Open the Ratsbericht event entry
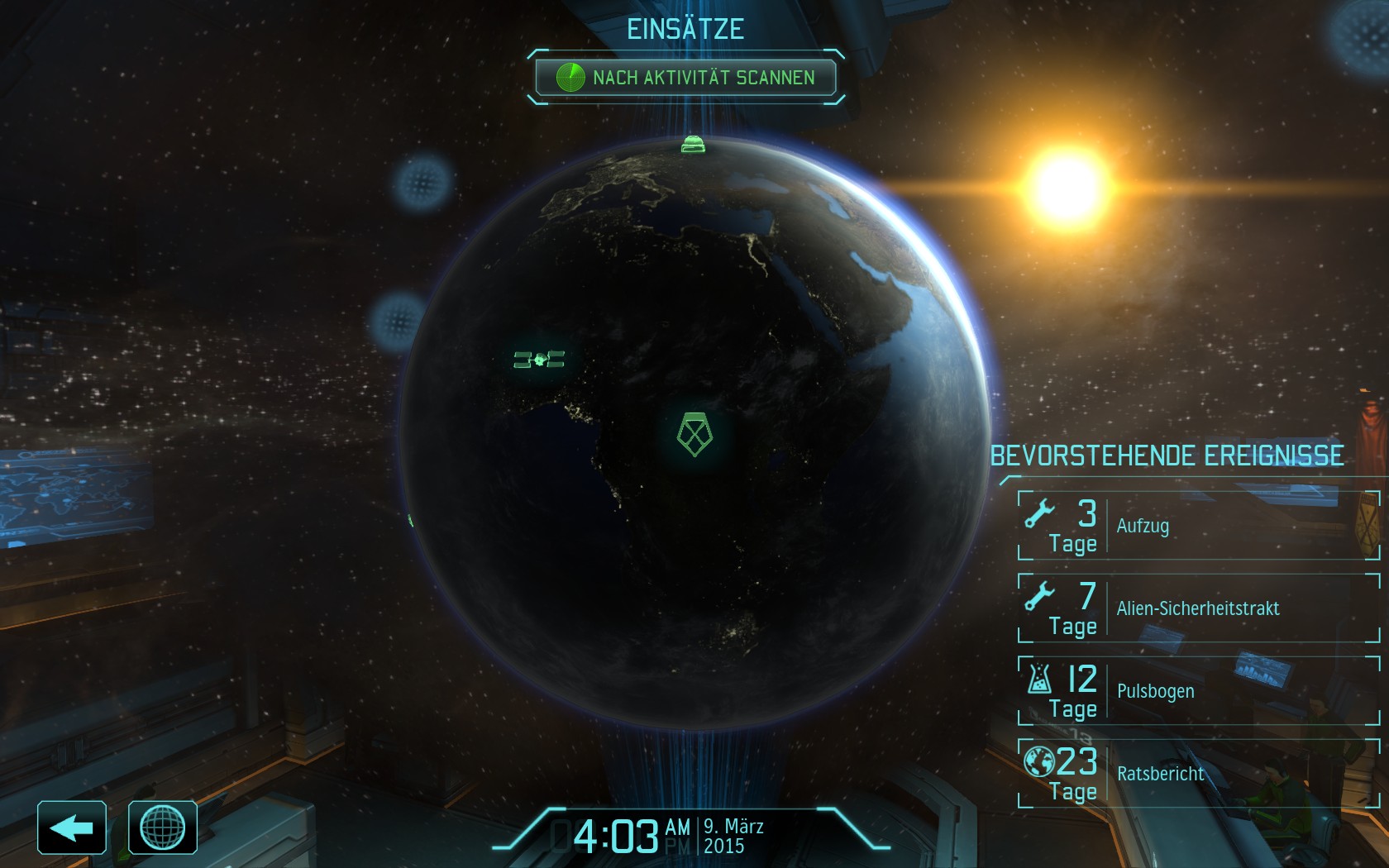1389x868 pixels. (x=1198, y=774)
